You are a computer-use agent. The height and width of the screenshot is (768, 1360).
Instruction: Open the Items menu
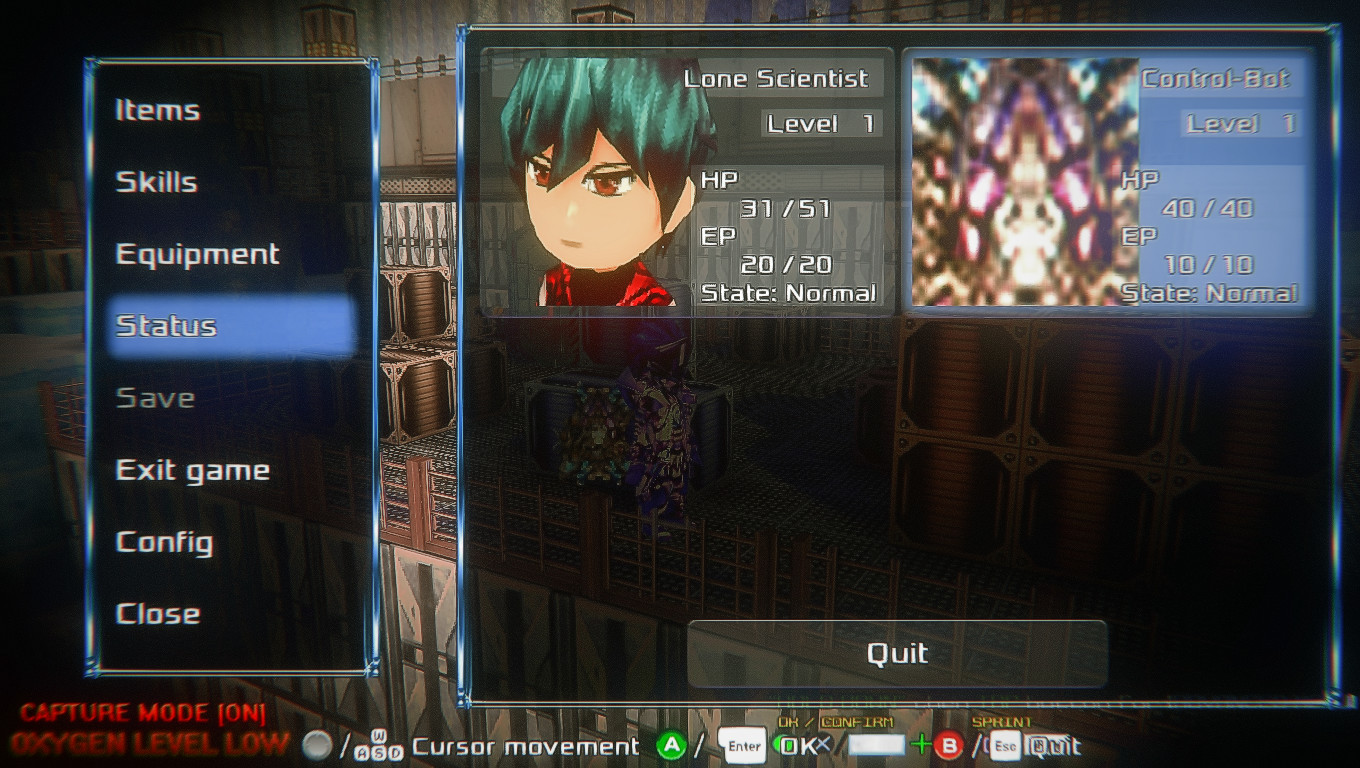(158, 110)
